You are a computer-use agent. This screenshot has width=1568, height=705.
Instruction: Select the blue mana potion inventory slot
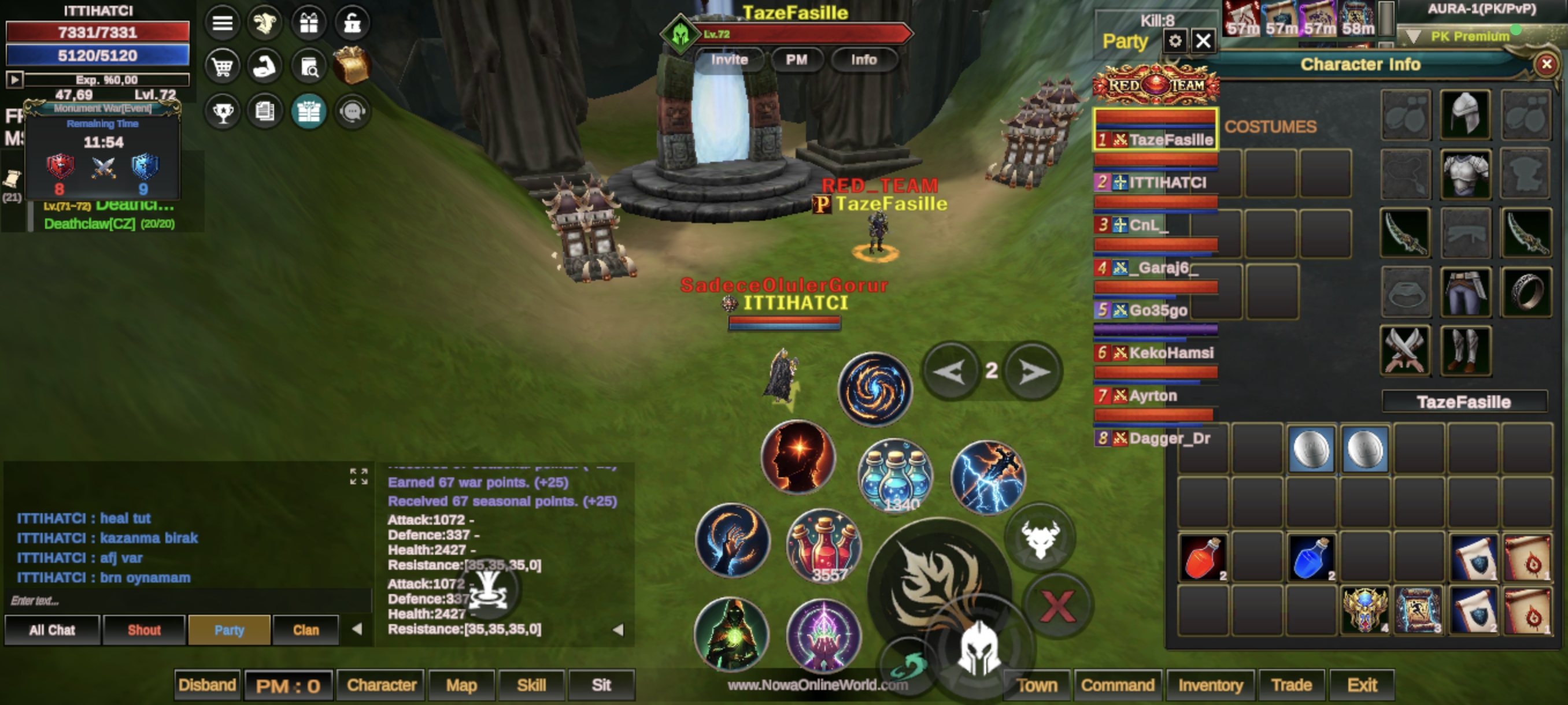click(x=1311, y=558)
